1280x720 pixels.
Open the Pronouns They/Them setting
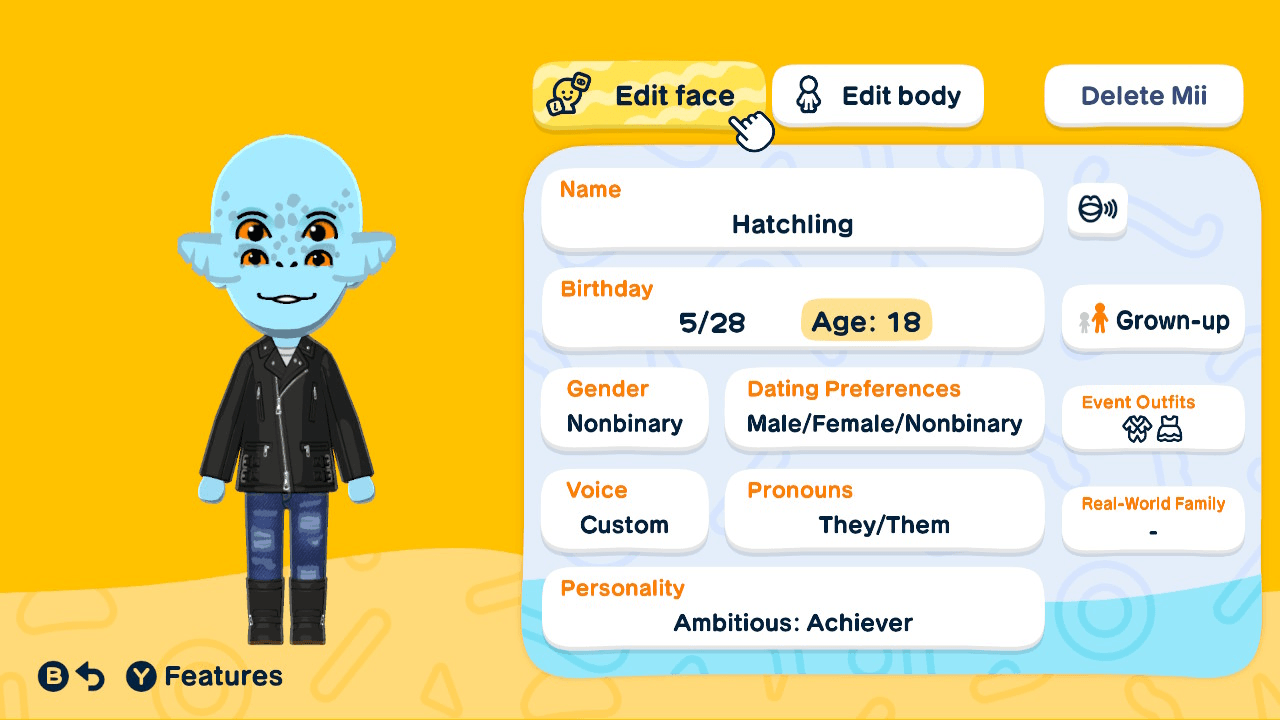884,510
